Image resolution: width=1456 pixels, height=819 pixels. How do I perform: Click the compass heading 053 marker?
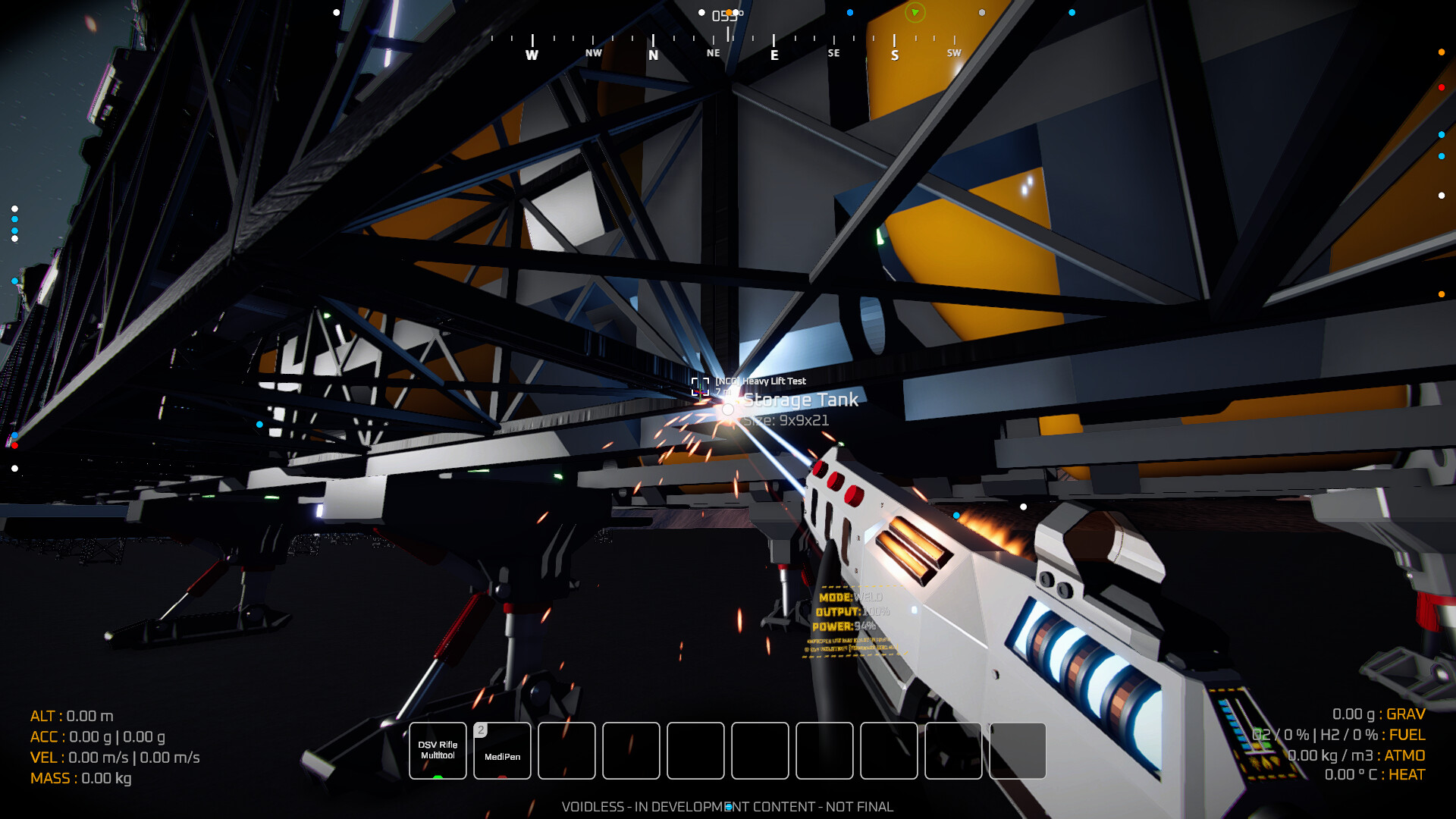click(724, 14)
